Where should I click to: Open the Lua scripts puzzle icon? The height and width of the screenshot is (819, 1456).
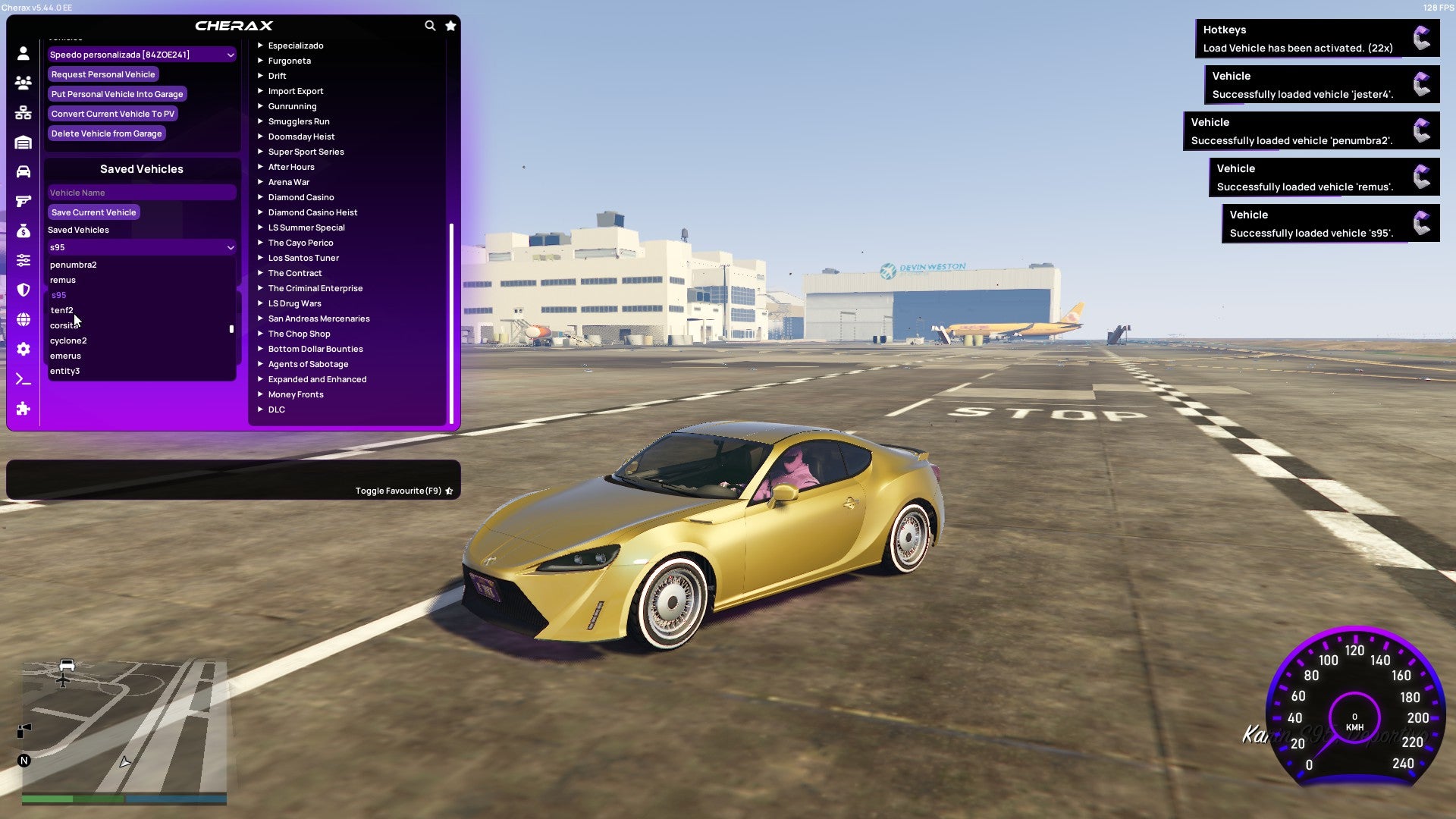pos(23,409)
